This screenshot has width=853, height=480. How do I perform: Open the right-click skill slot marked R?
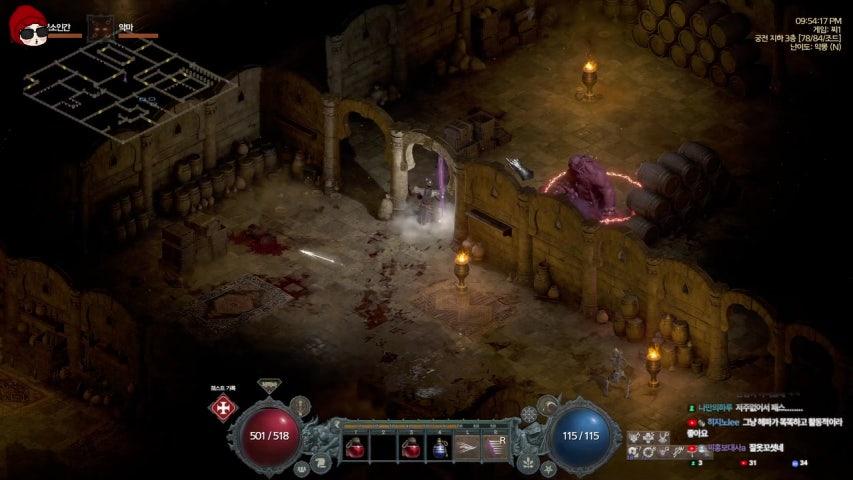pos(495,447)
